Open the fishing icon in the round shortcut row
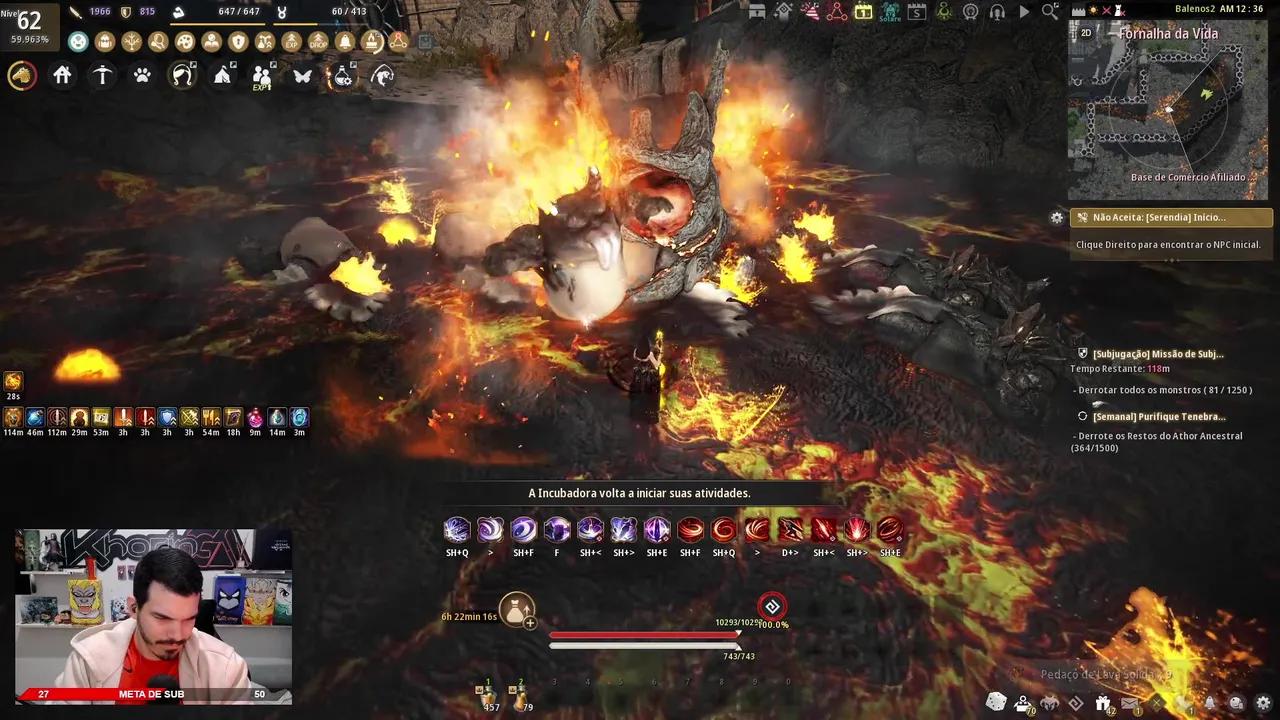The height and width of the screenshot is (720, 1280). [381, 76]
